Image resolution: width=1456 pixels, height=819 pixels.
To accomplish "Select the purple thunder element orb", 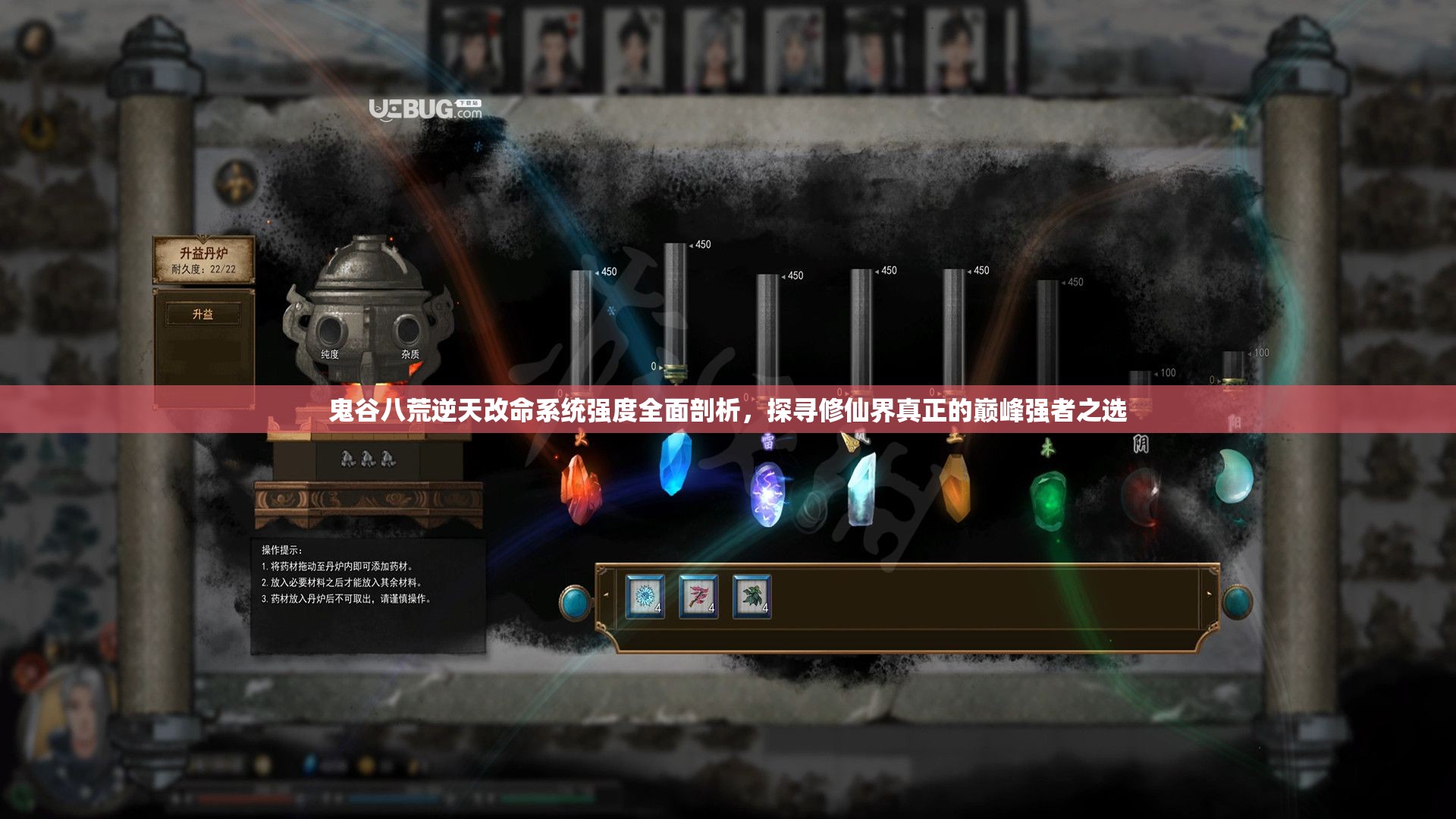I will pyautogui.click(x=767, y=494).
